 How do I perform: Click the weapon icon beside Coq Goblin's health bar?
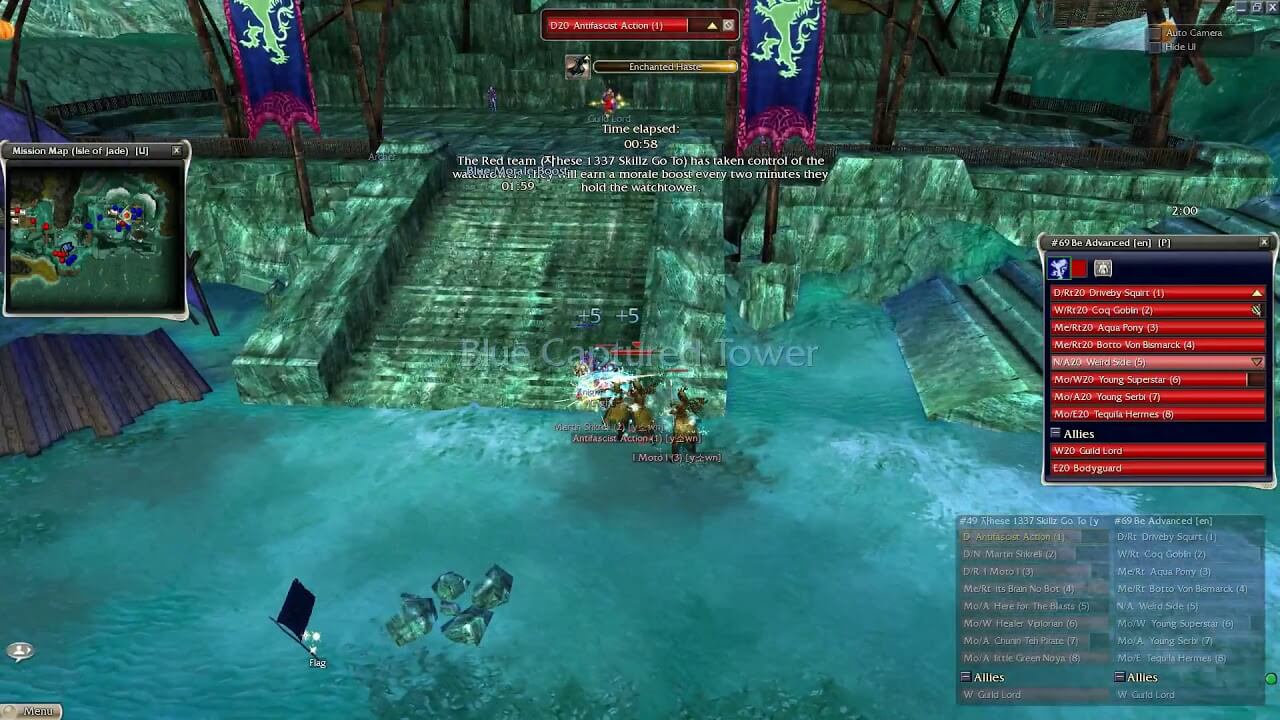point(1258,310)
